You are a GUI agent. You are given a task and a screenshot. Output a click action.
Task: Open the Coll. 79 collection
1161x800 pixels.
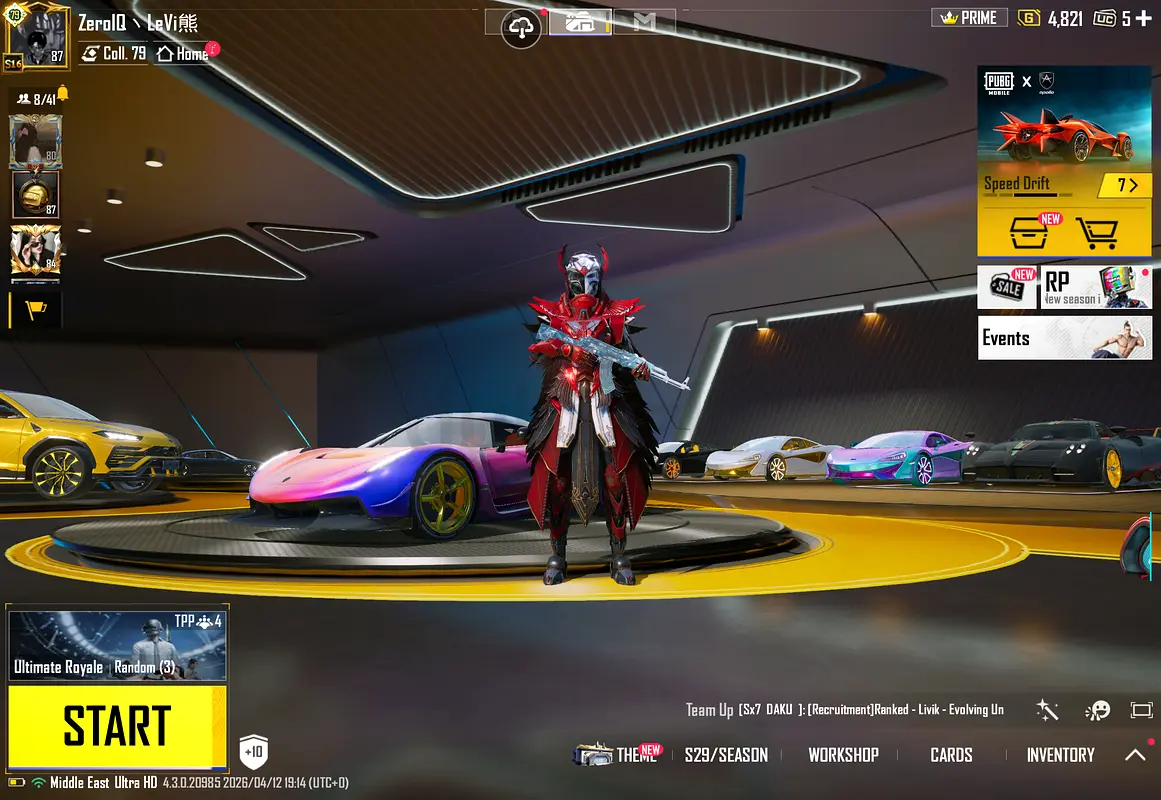point(114,54)
